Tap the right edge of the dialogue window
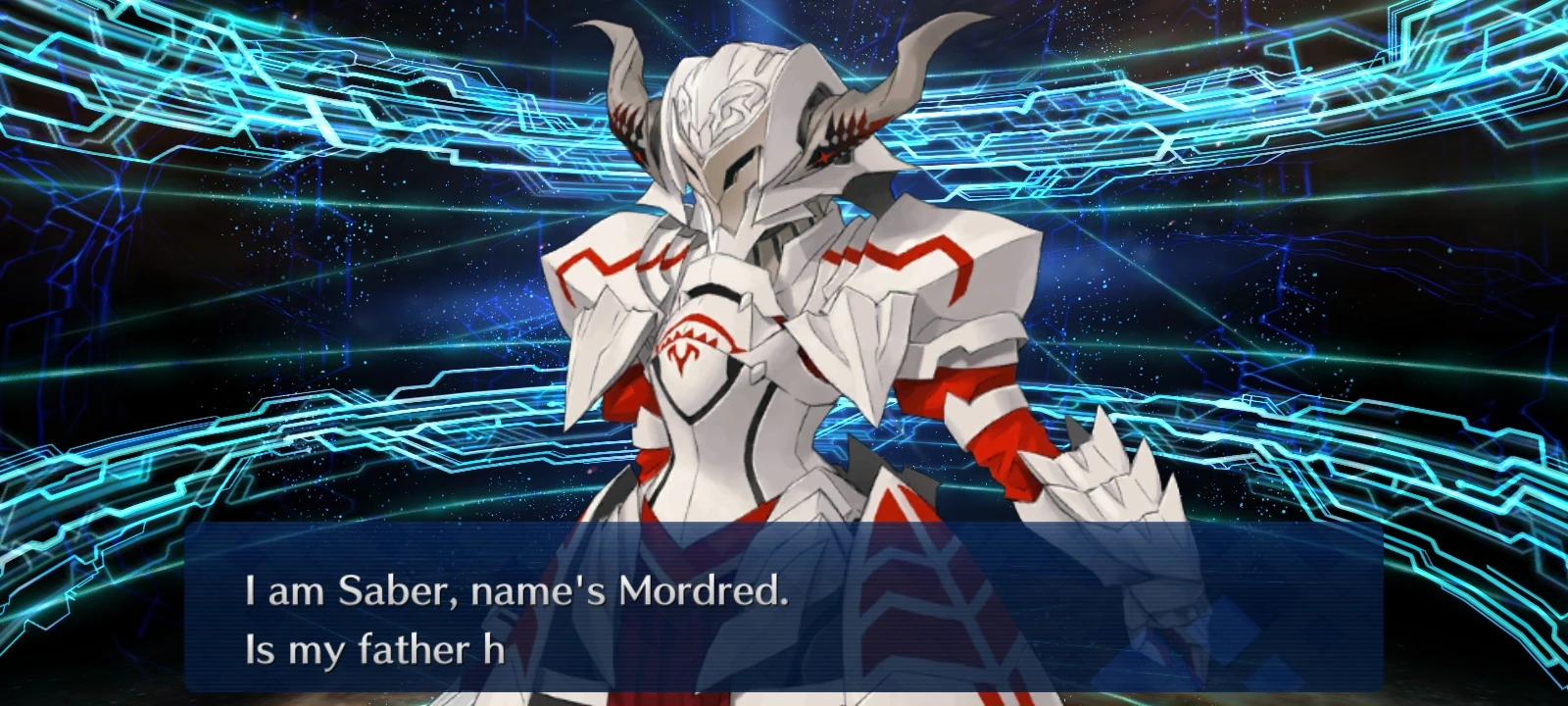Viewport: 1568px width, 706px height. 1372,608
